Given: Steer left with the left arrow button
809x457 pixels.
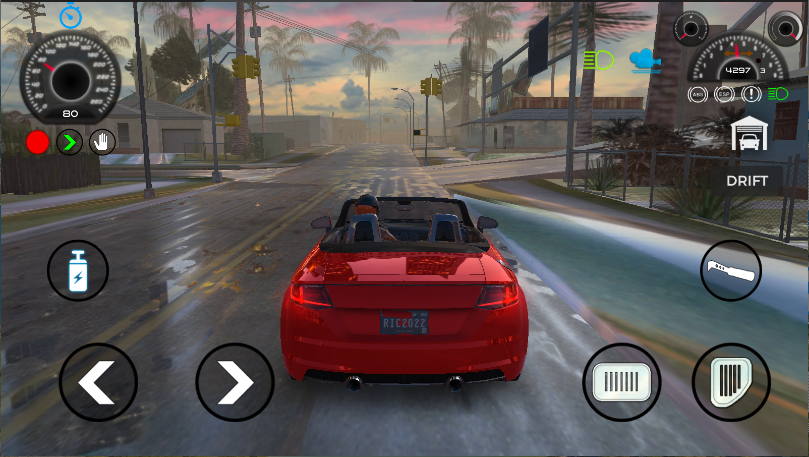Looking at the screenshot, I should click(97, 382).
